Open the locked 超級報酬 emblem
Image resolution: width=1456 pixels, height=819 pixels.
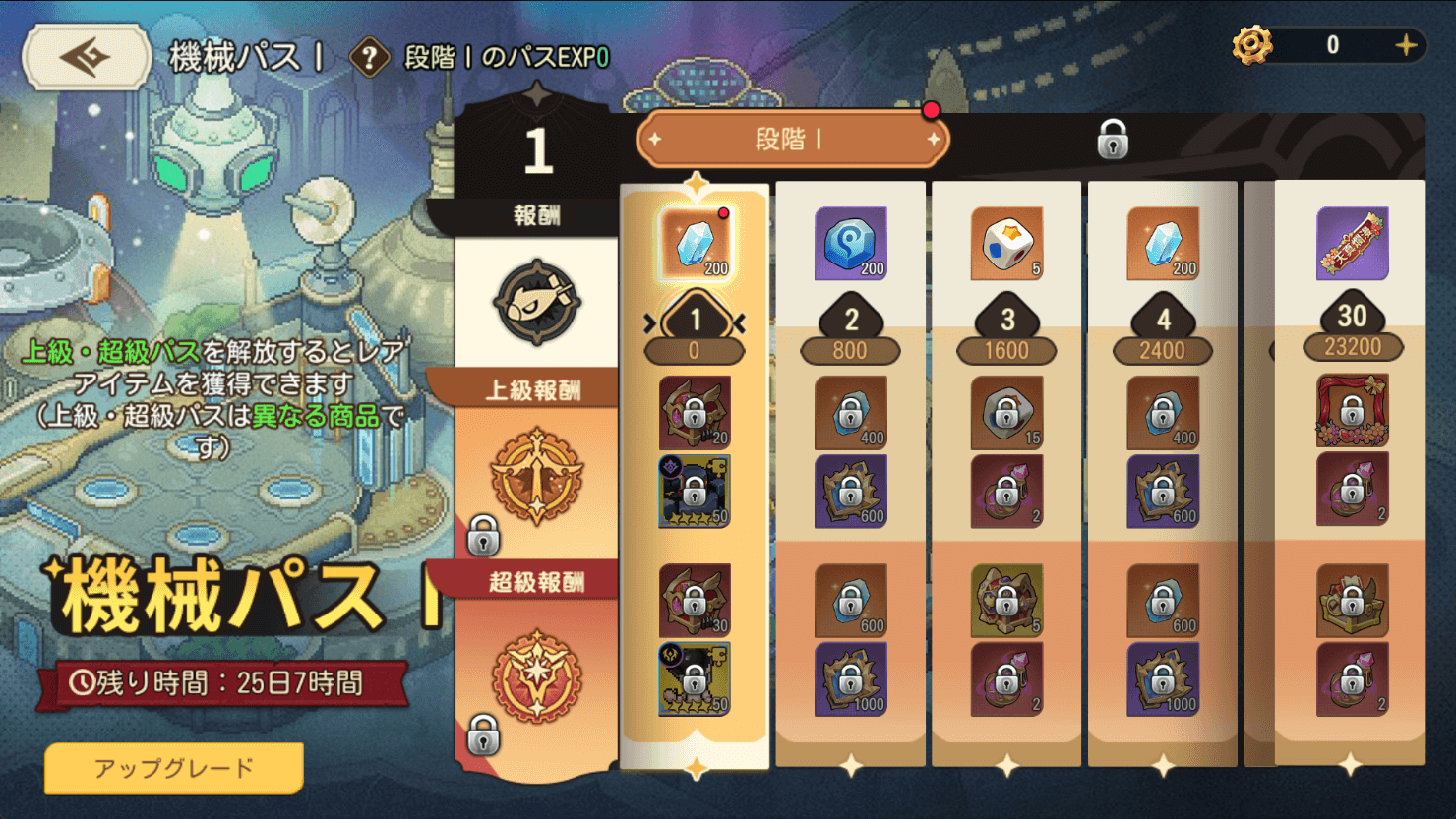[536, 676]
